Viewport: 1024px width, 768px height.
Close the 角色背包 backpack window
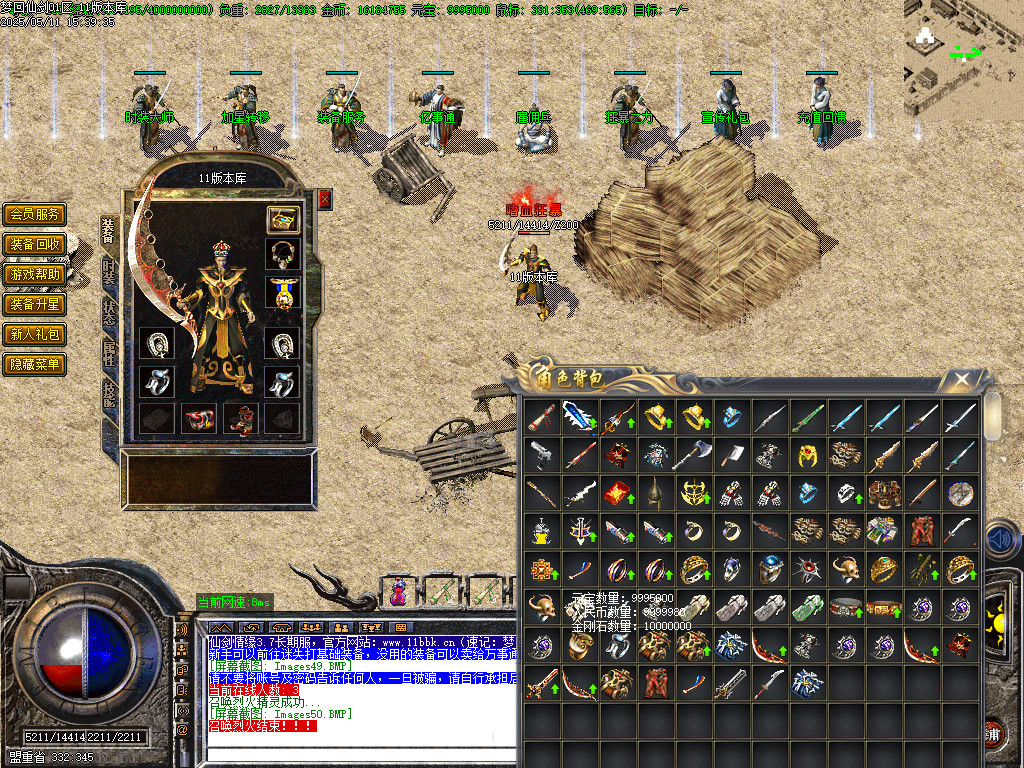[x=962, y=379]
